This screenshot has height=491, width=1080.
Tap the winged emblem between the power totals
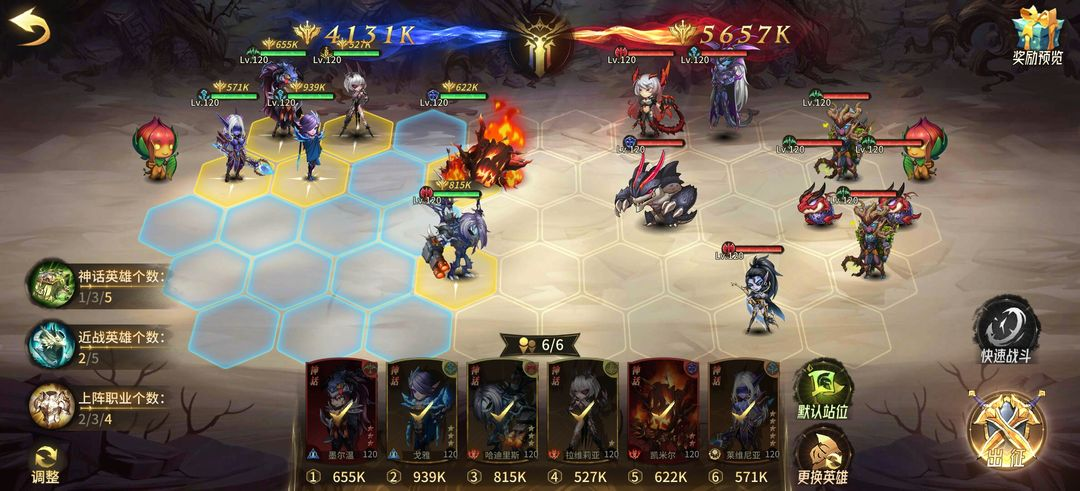[x=539, y=42]
